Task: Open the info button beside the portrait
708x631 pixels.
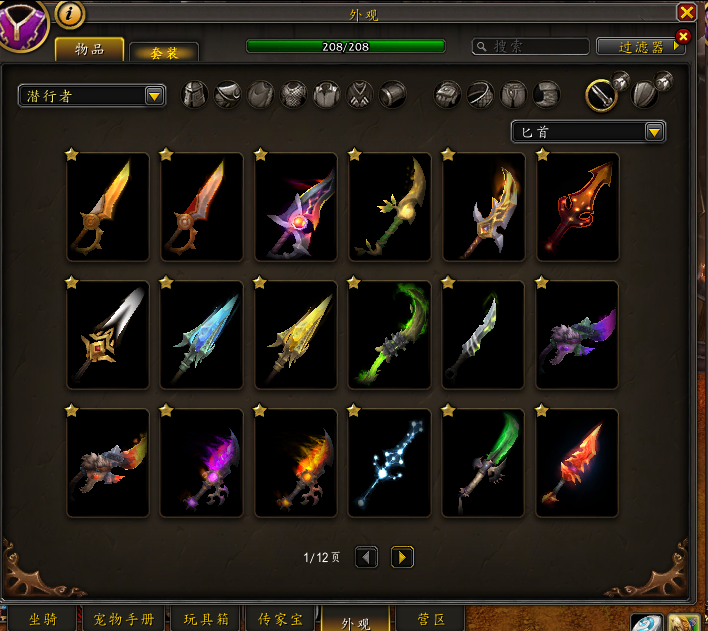Action: point(69,14)
